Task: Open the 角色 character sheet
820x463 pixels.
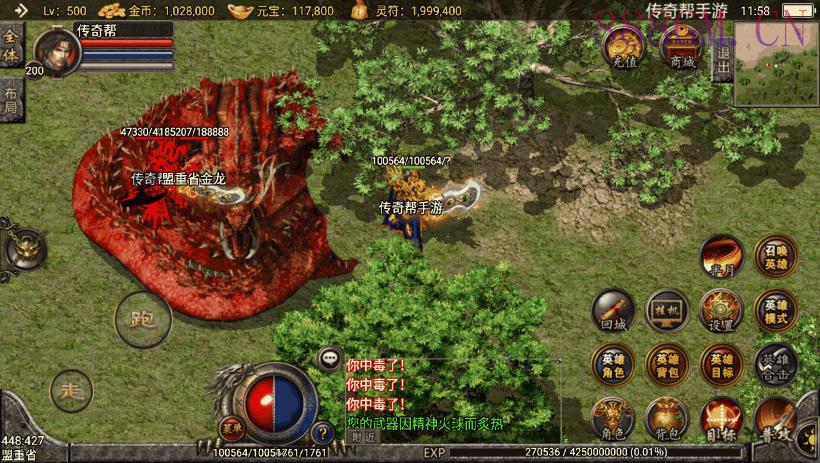Action: [x=613, y=419]
